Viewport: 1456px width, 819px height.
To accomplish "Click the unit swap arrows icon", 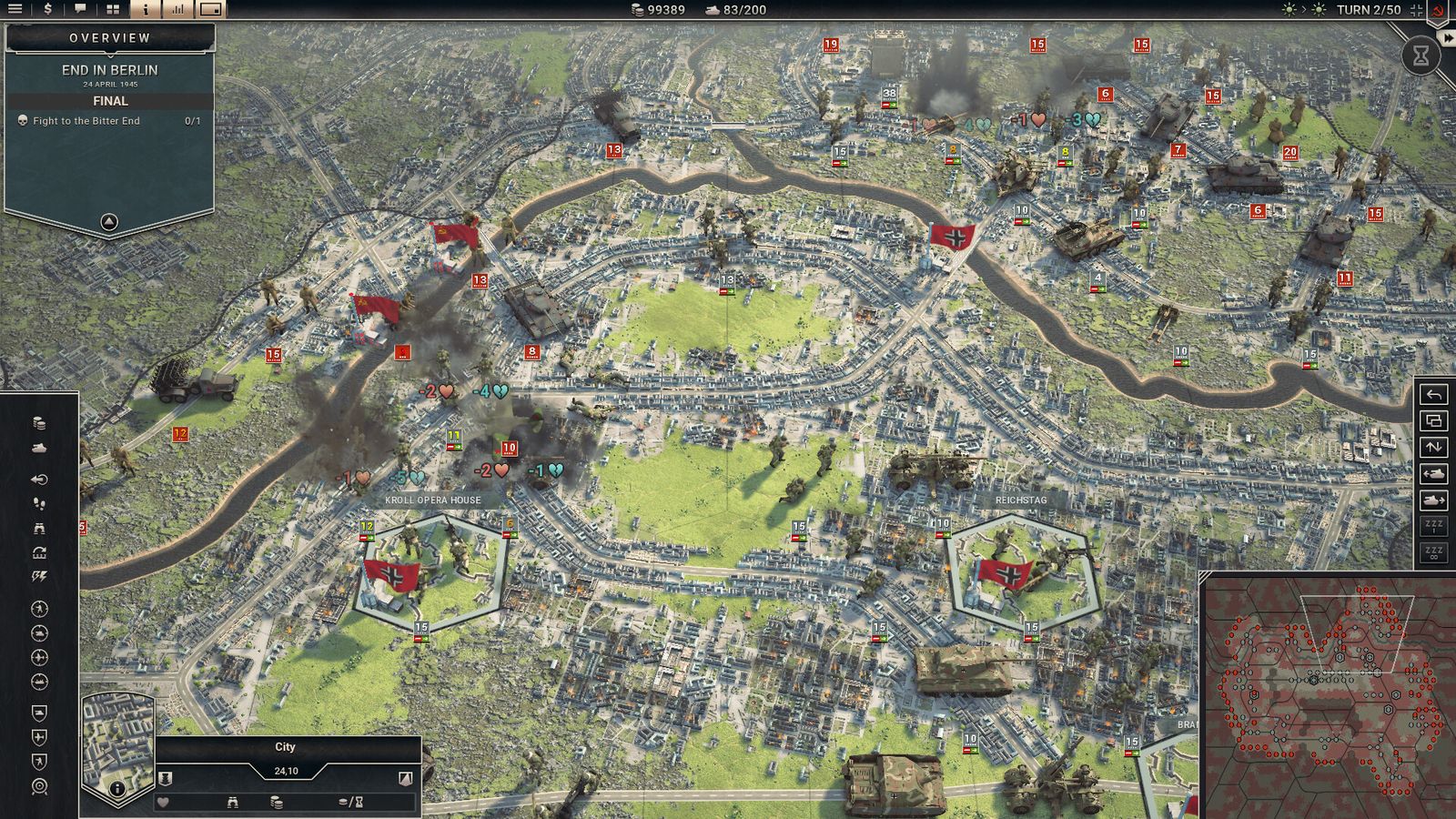I will [x=1433, y=447].
